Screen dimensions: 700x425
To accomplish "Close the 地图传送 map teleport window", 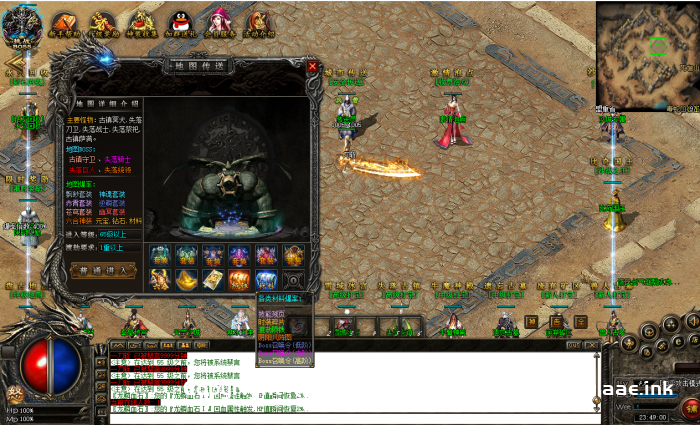I will (x=312, y=67).
